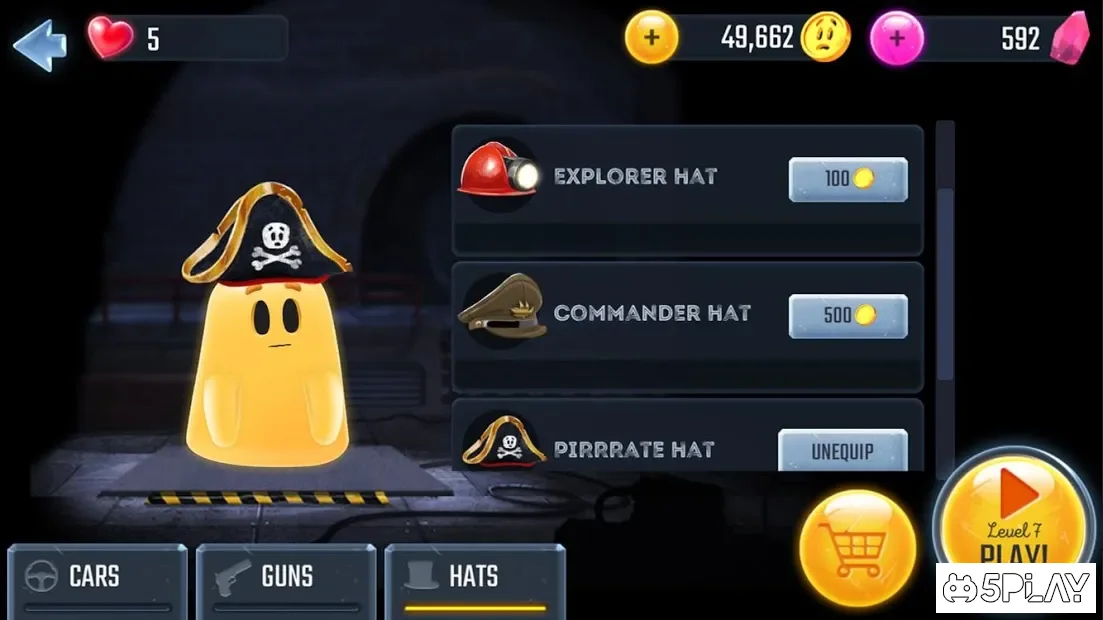This screenshot has height=620, width=1103.
Task: Open the shopping cart store
Action: click(857, 548)
